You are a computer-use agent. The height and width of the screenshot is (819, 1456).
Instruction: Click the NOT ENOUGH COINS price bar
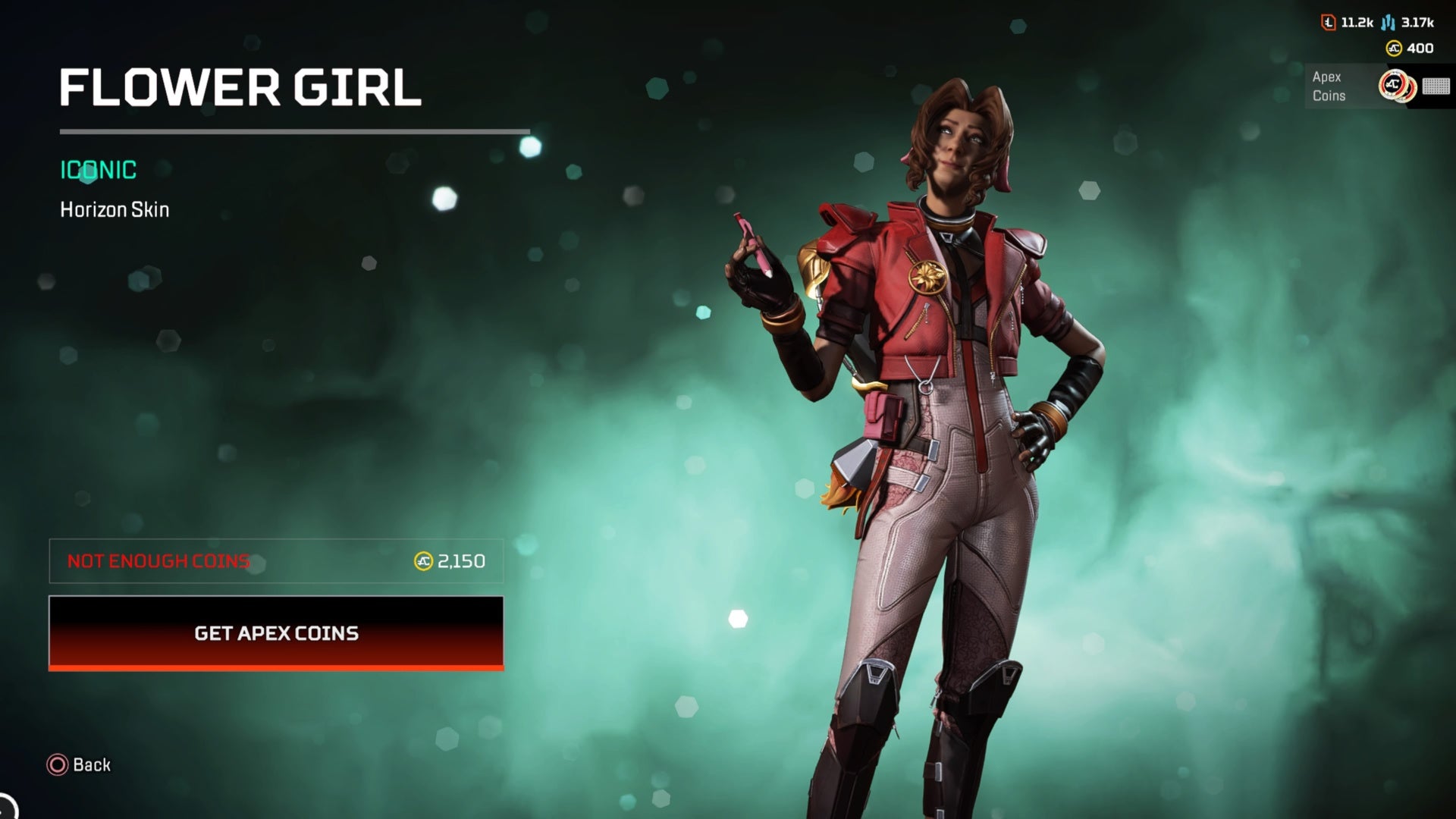(276, 561)
